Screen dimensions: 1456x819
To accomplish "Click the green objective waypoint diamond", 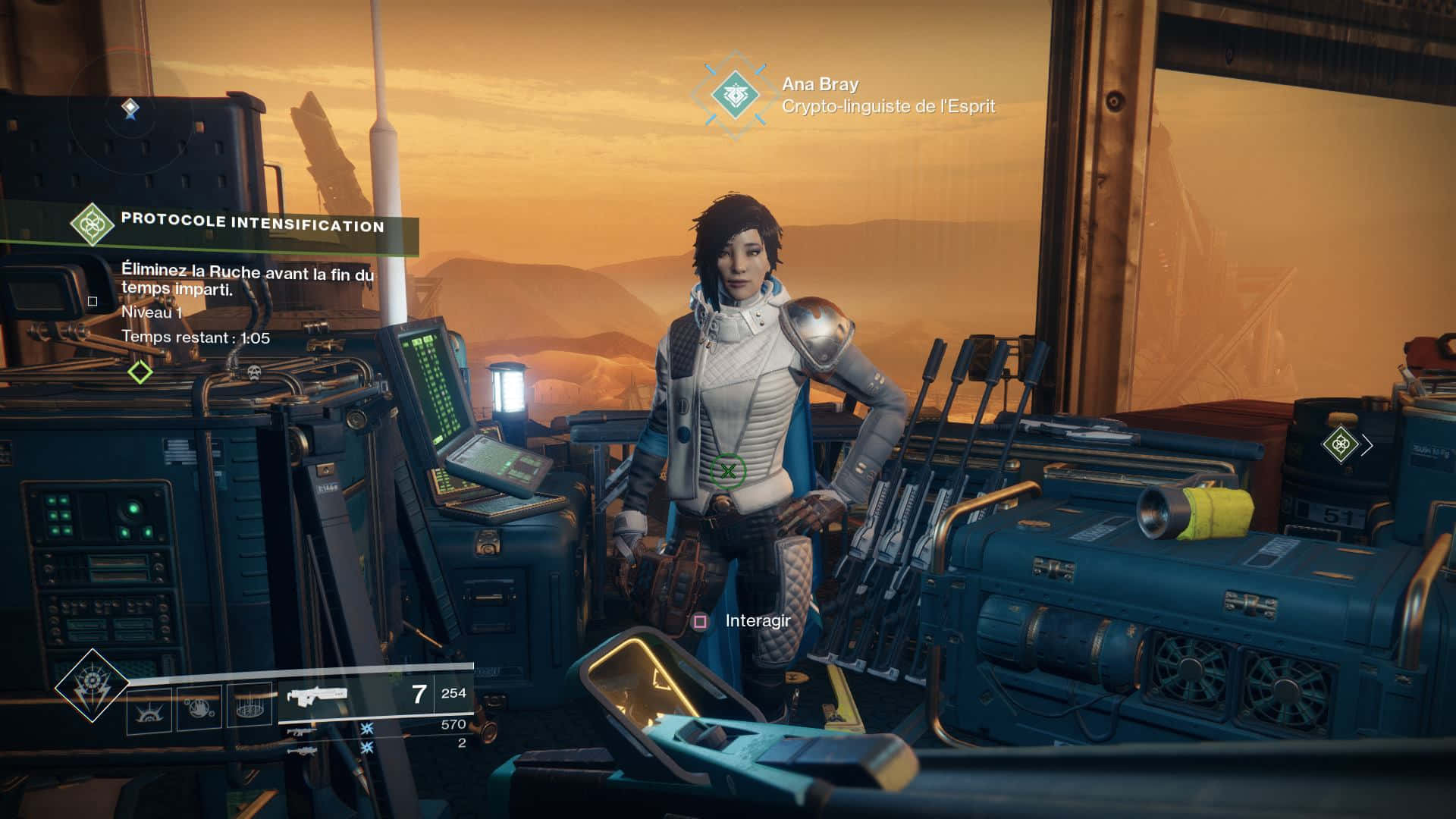I will point(140,372).
